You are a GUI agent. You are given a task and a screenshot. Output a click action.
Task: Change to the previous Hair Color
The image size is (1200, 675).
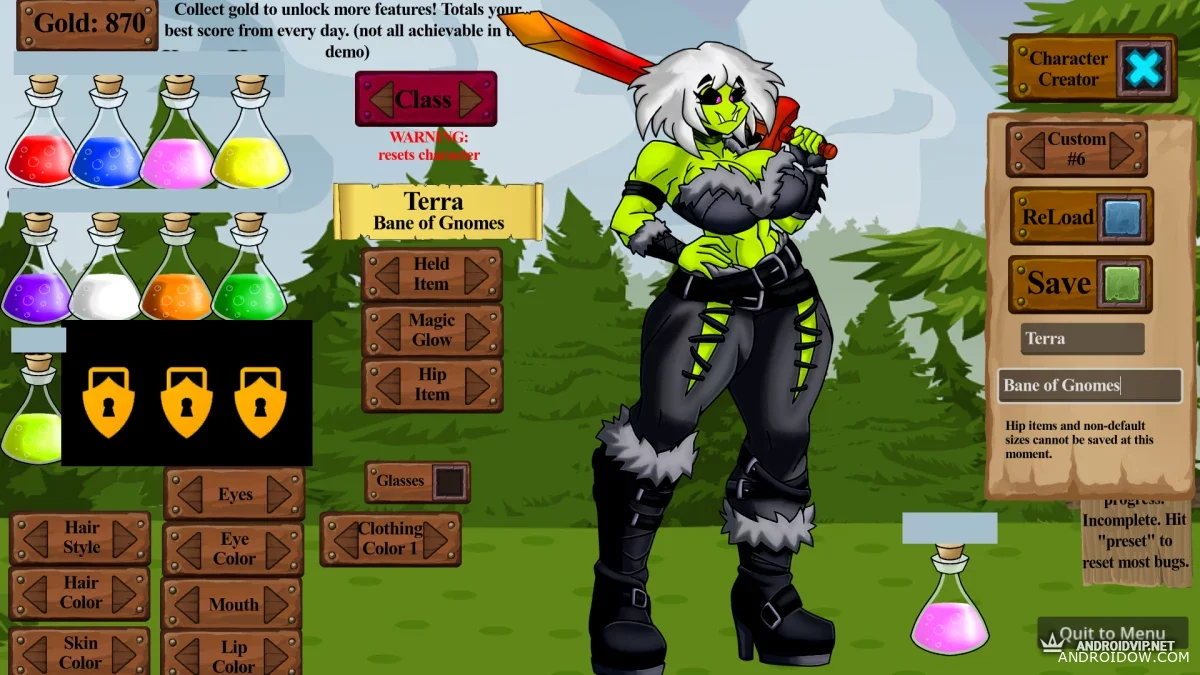(35, 594)
